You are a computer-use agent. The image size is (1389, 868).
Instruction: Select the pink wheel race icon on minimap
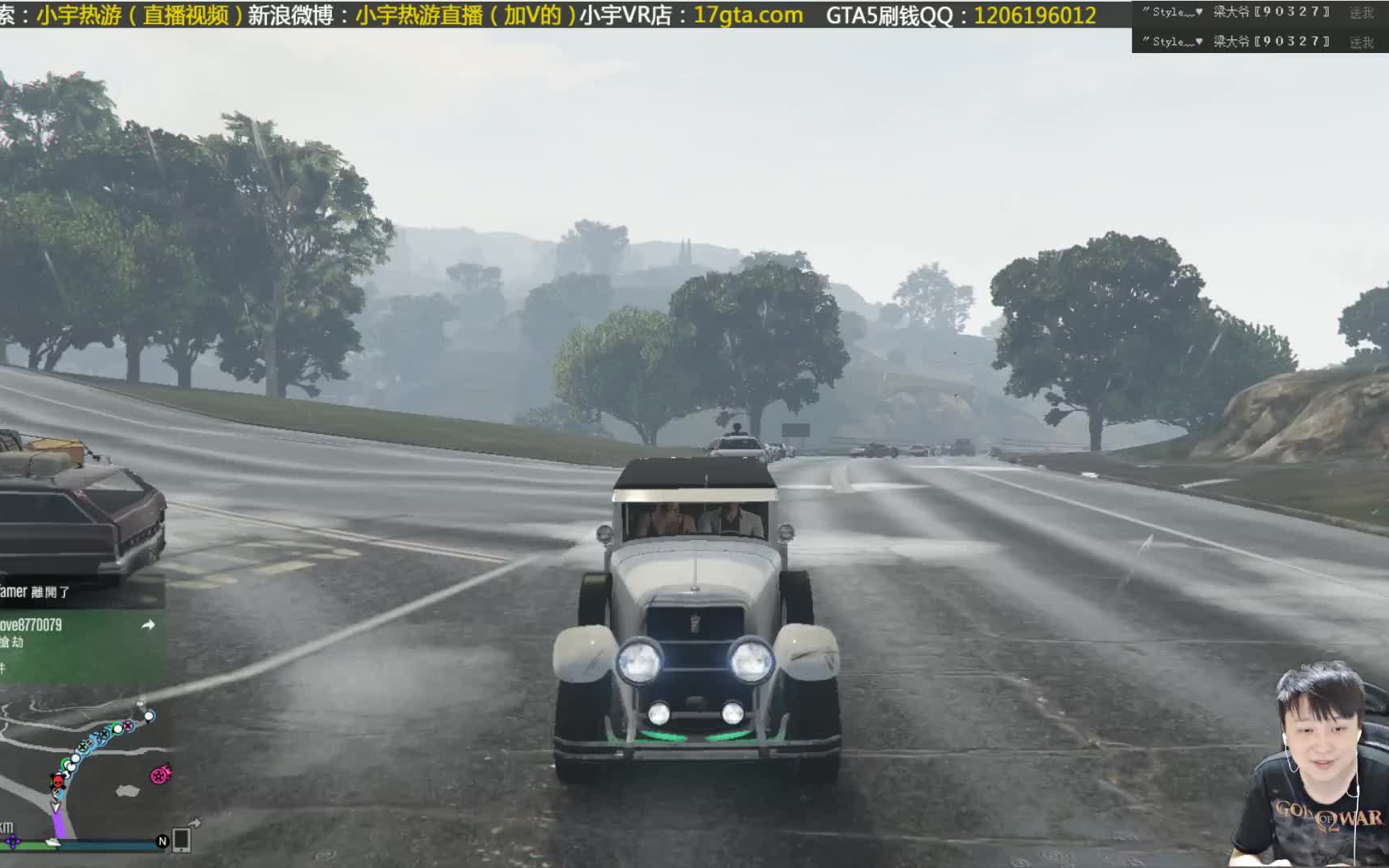pyautogui.click(x=159, y=775)
